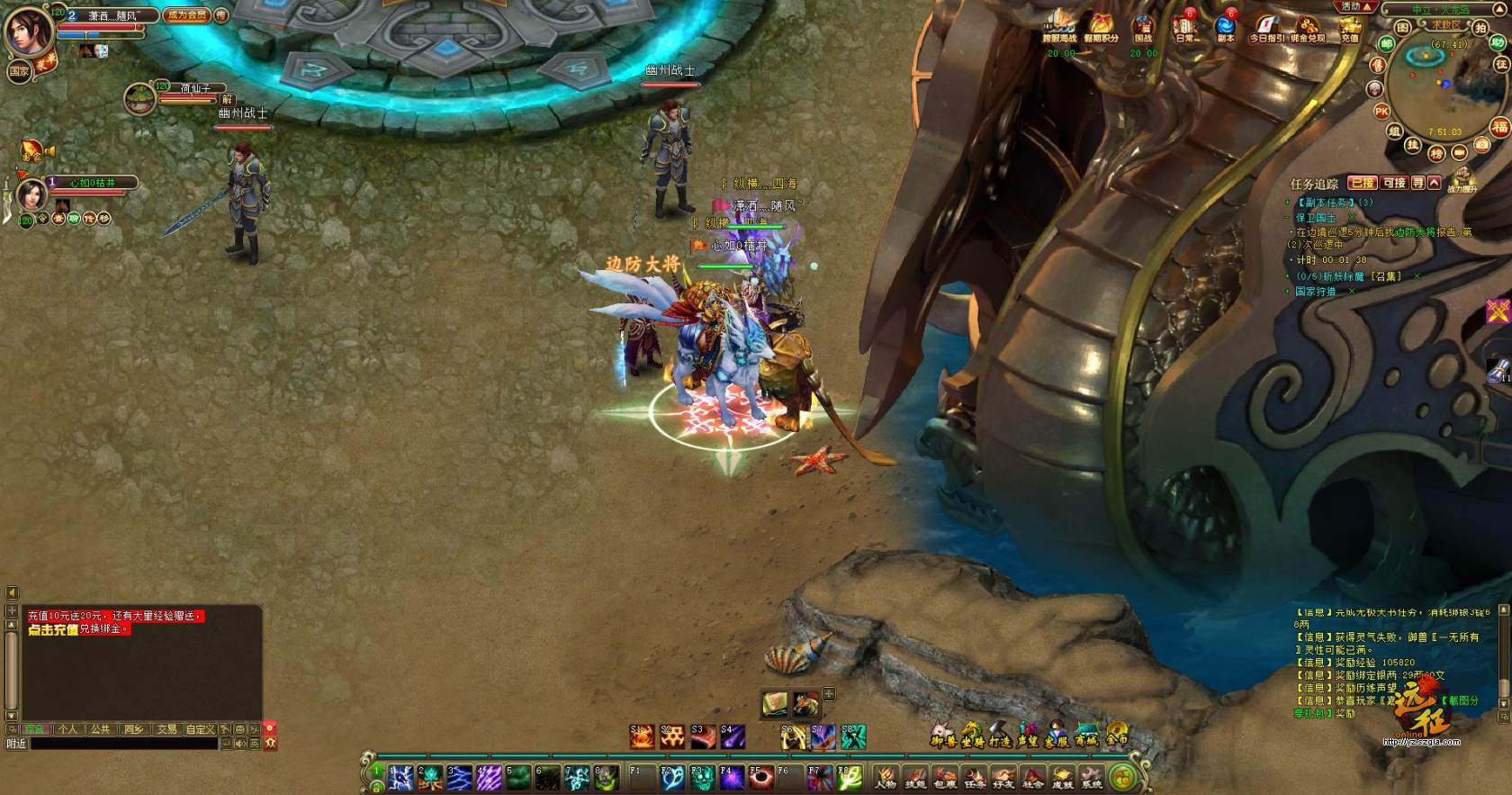The width and height of the screenshot is (1512, 795).
Task: Toggle the PK mode button
Action: [1381, 112]
